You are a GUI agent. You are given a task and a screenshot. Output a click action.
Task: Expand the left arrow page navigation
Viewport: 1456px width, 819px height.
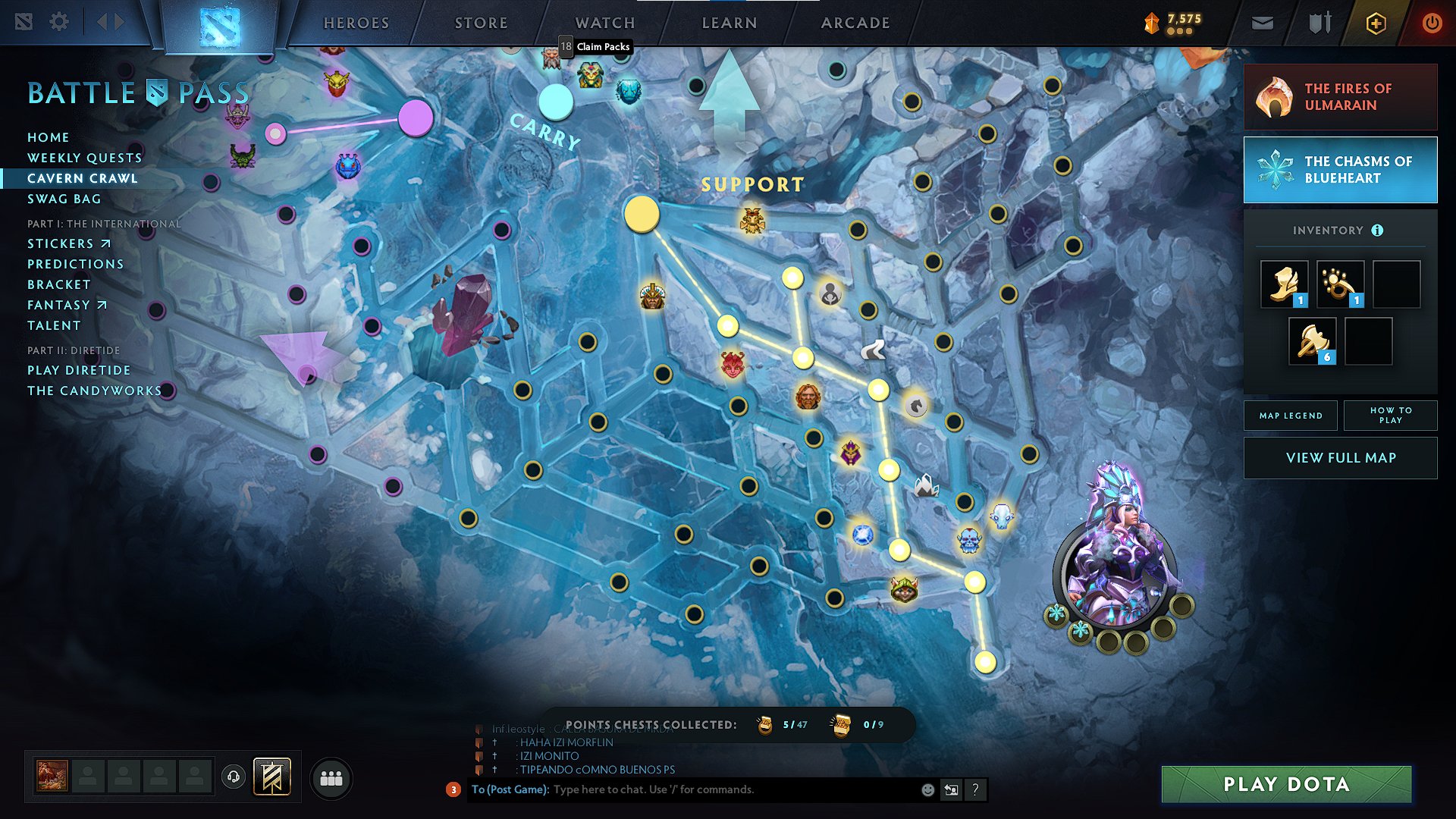coord(102,22)
